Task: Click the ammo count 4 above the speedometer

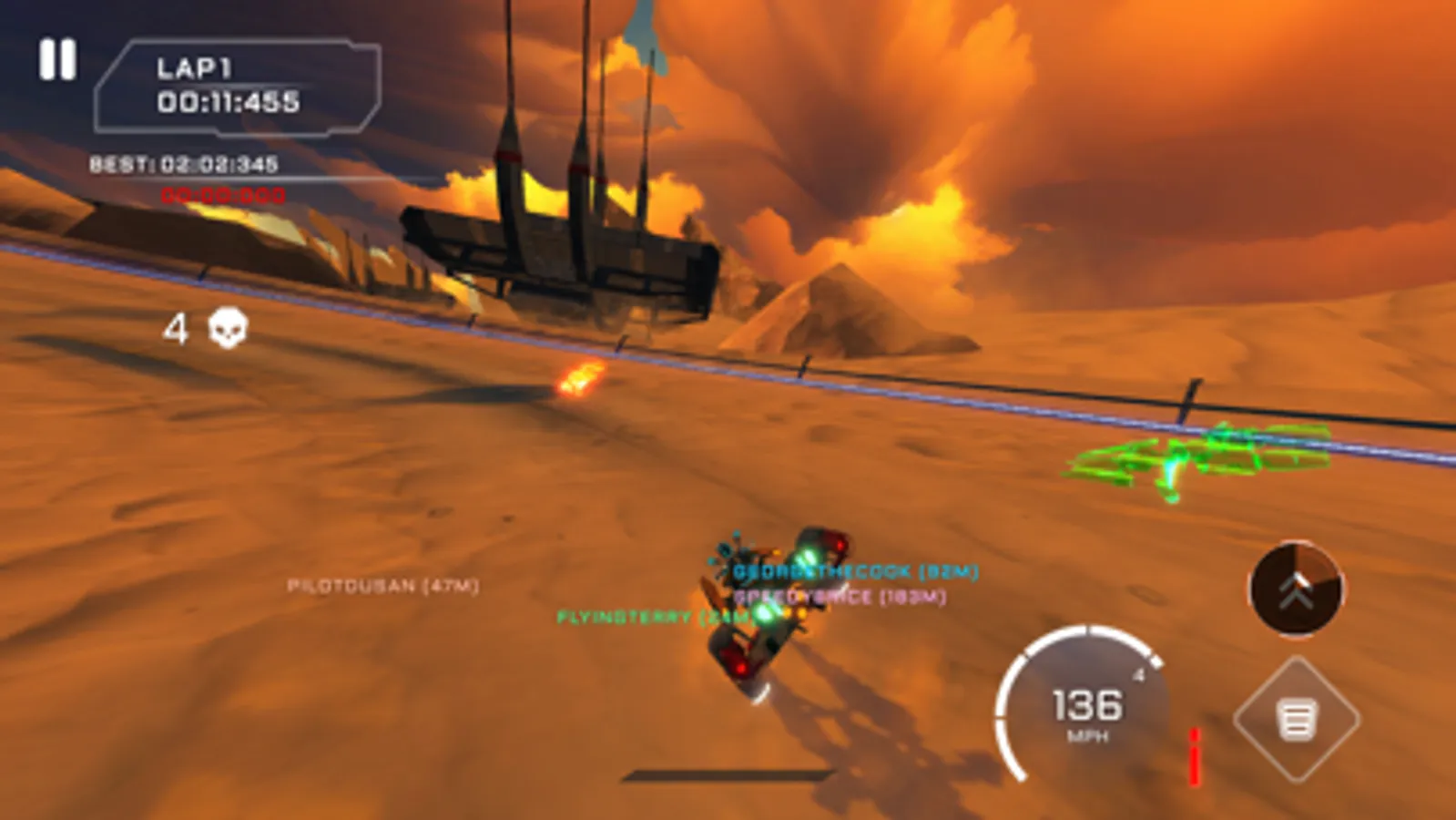Action: point(1137,676)
